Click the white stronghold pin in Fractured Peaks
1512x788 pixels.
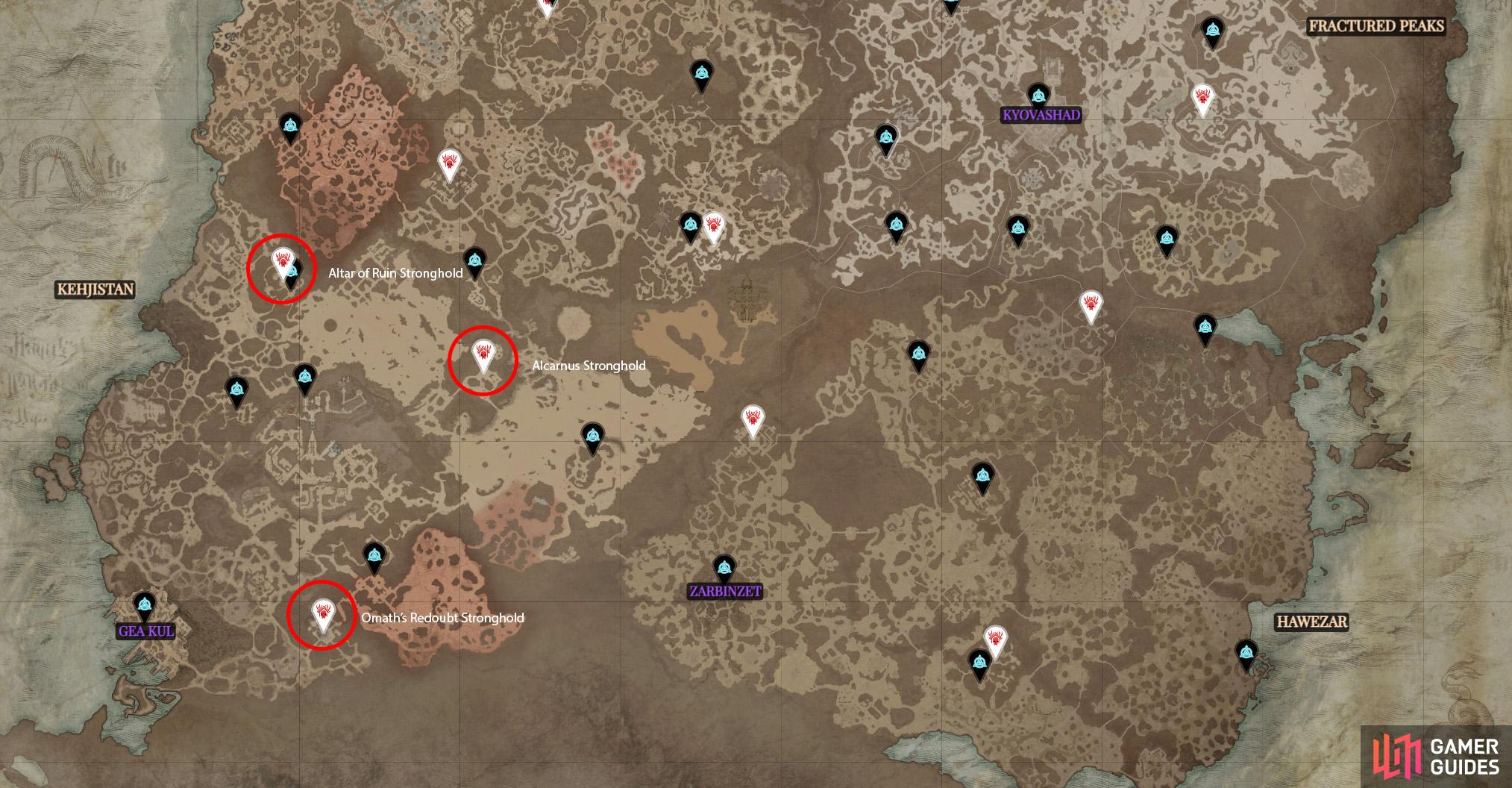coord(1204,97)
